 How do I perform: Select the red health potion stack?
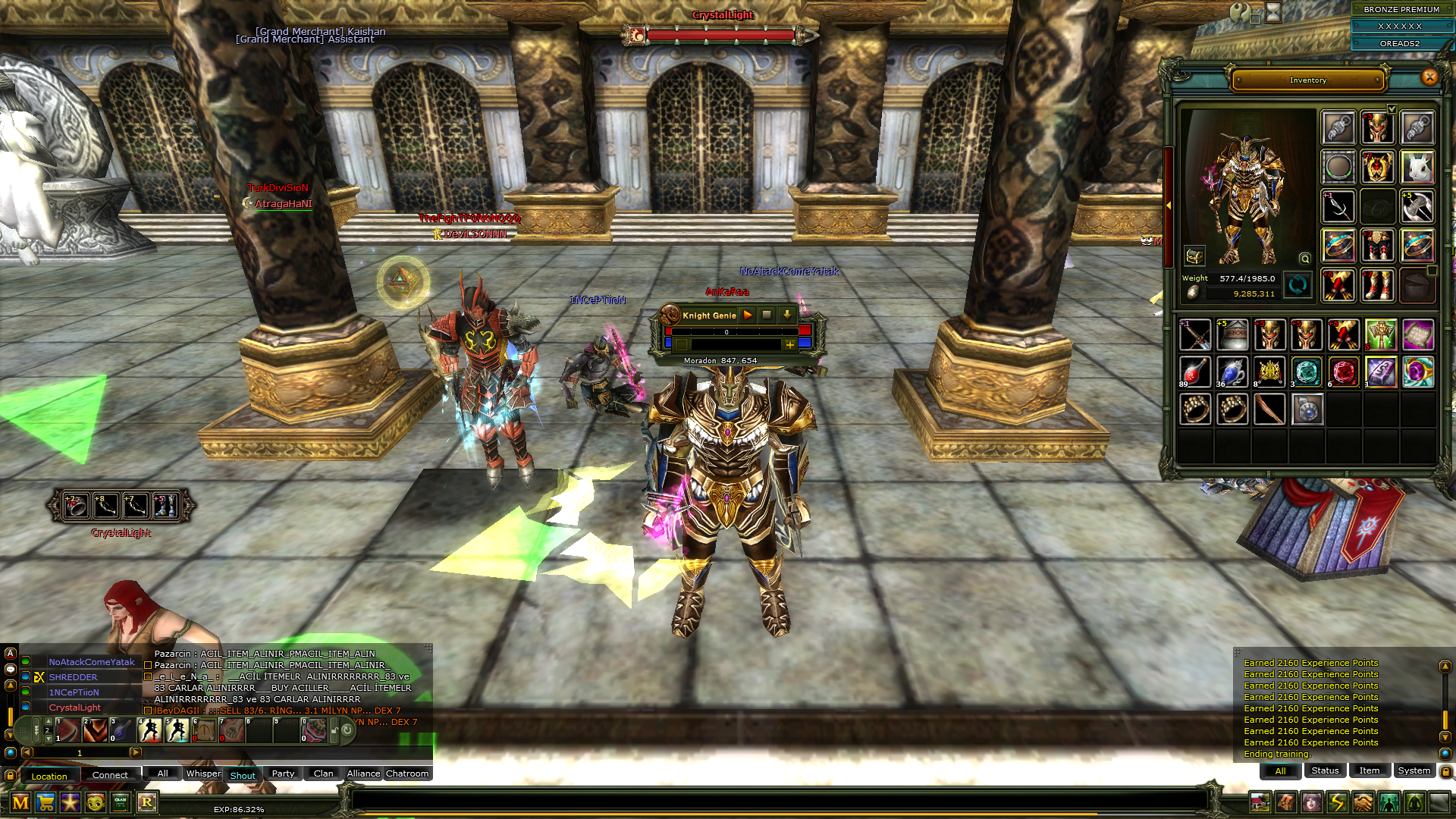click(x=1194, y=372)
